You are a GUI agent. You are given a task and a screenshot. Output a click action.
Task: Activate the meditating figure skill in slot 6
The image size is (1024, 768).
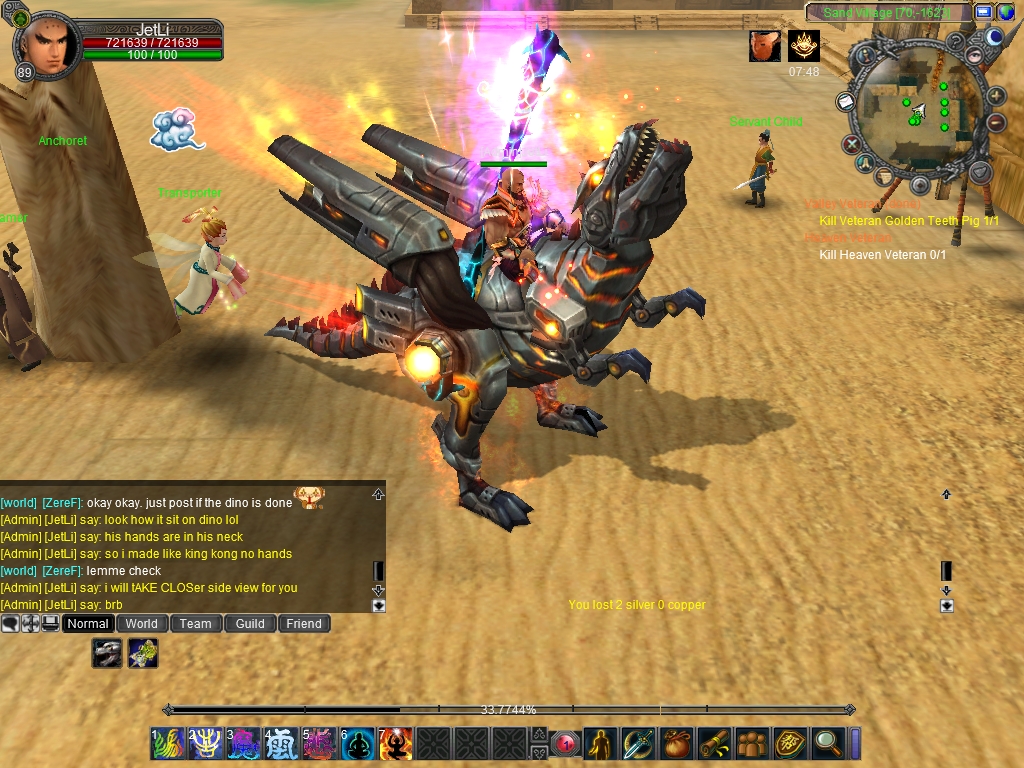click(358, 743)
